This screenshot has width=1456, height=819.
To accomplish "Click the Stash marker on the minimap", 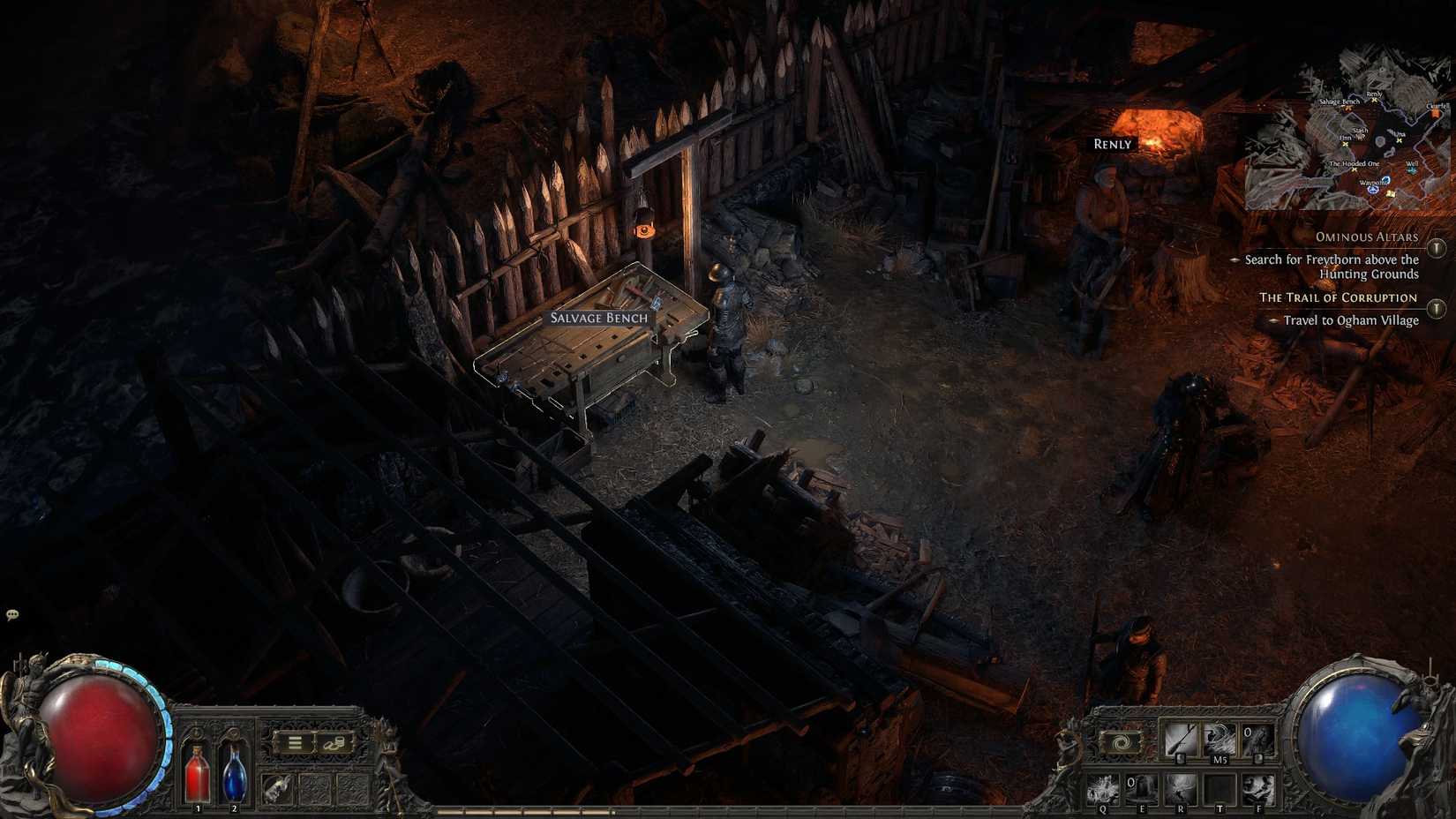I will (x=1360, y=137).
